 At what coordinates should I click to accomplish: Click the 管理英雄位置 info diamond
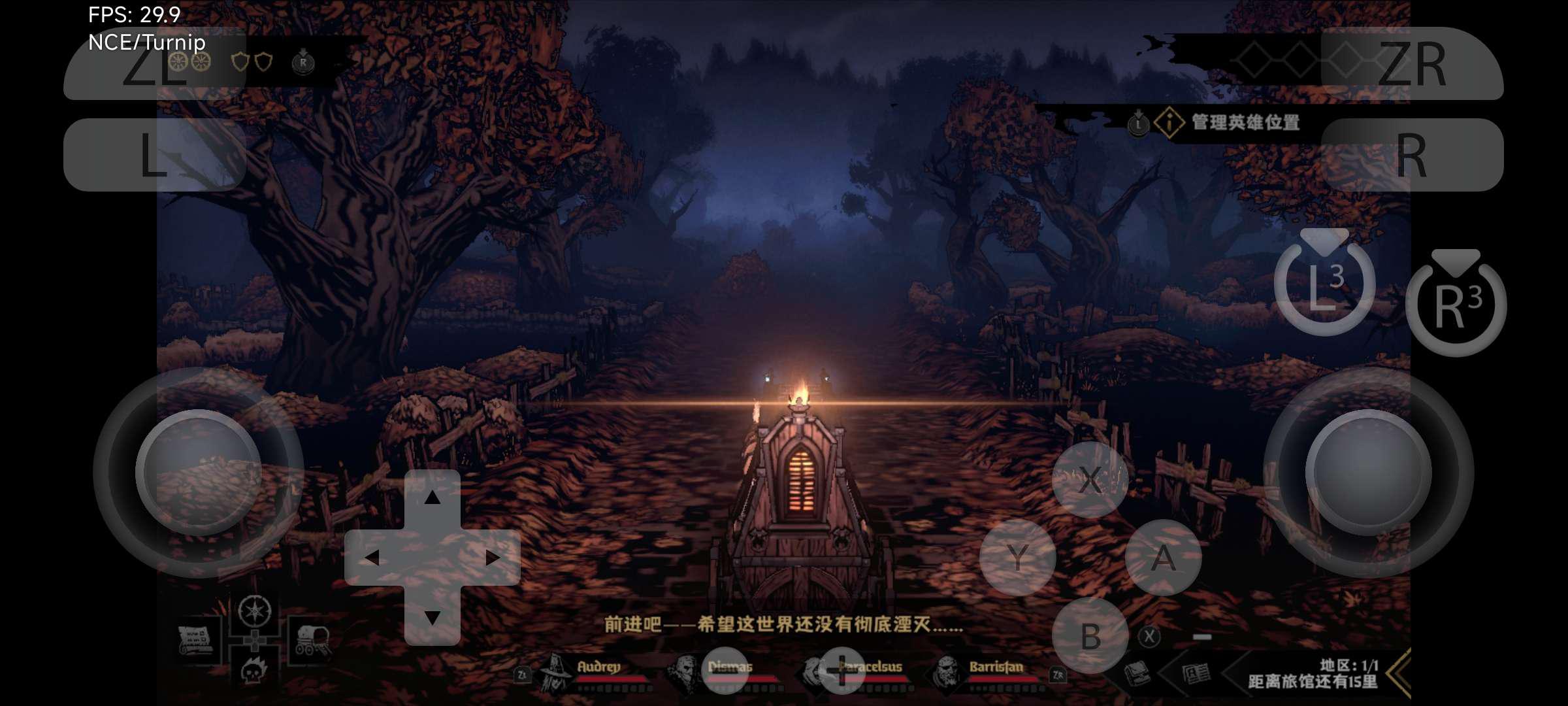click(1169, 122)
